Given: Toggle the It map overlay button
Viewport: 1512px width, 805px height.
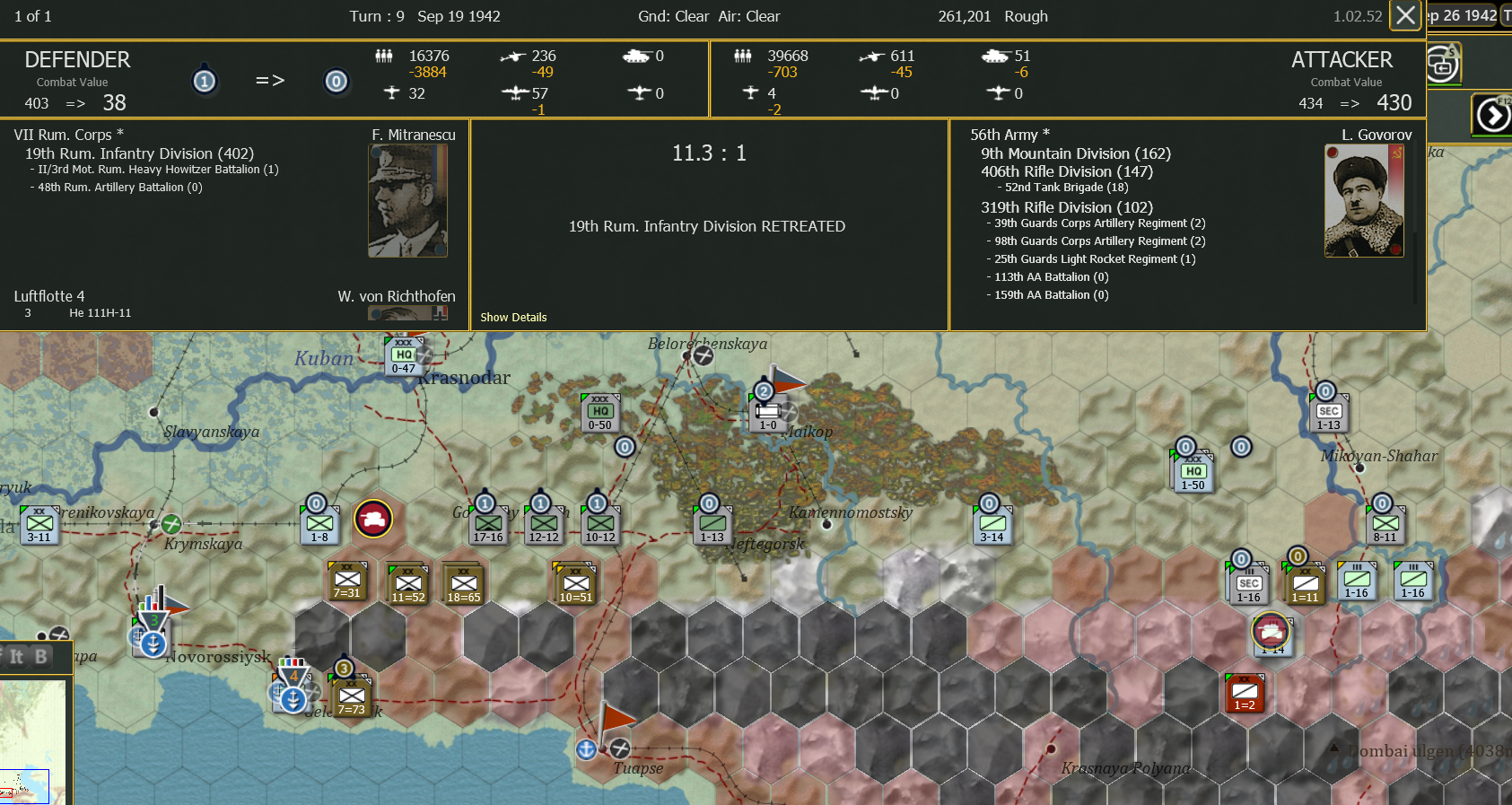Looking at the screenshot, I should pos(16,657).
